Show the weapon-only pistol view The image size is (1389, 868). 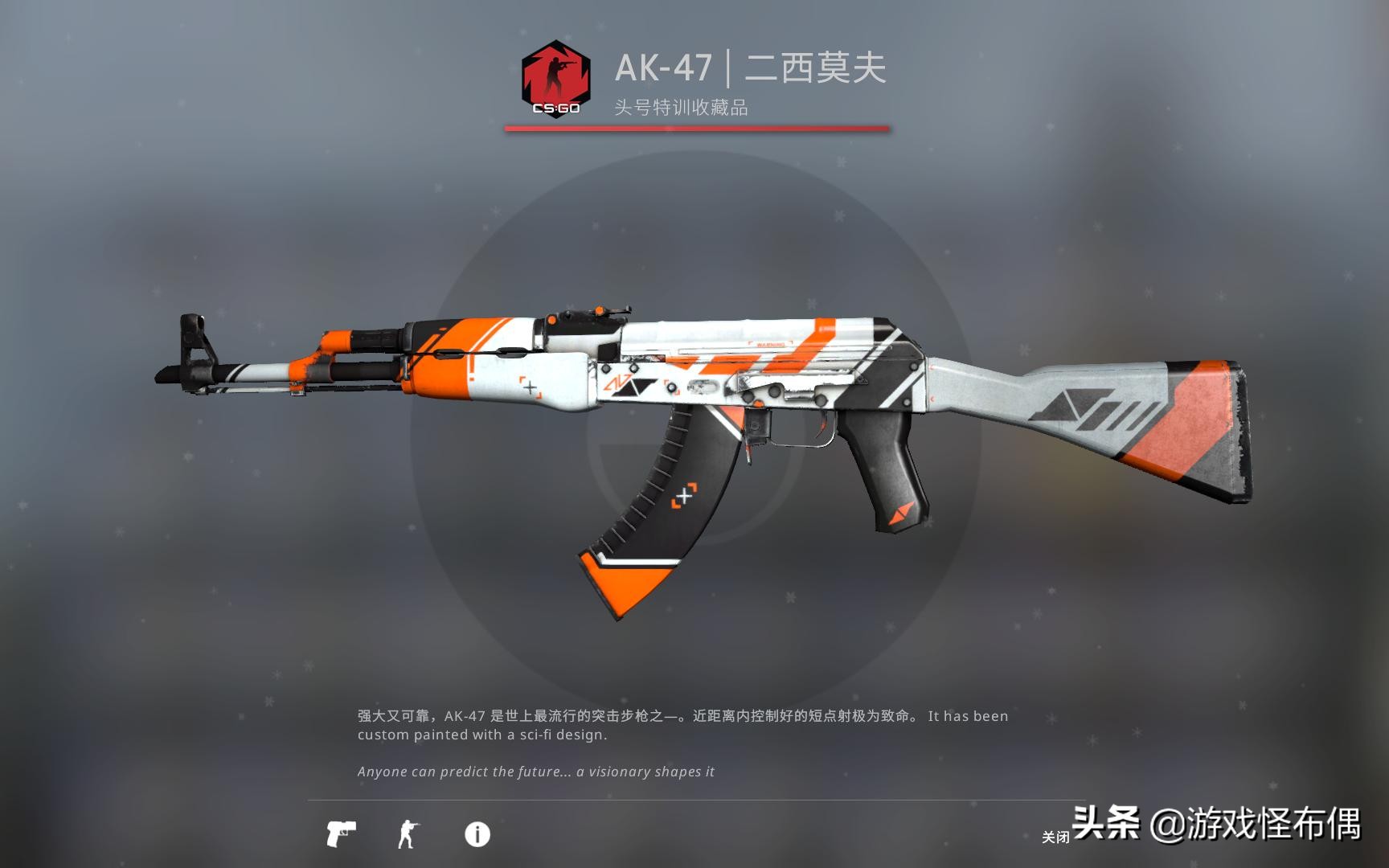341,834
